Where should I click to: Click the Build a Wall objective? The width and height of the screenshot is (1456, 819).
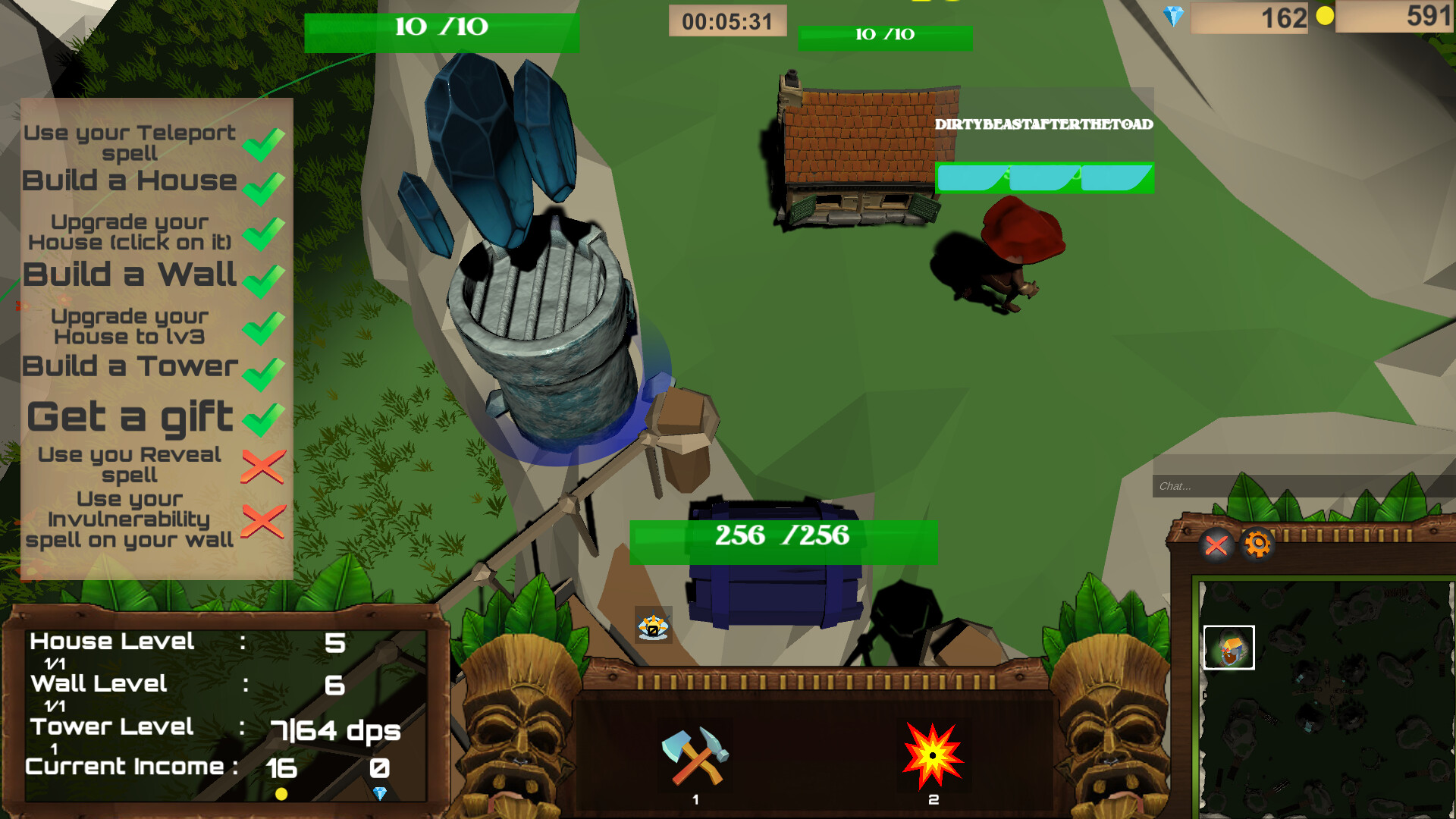coord(129,275)
